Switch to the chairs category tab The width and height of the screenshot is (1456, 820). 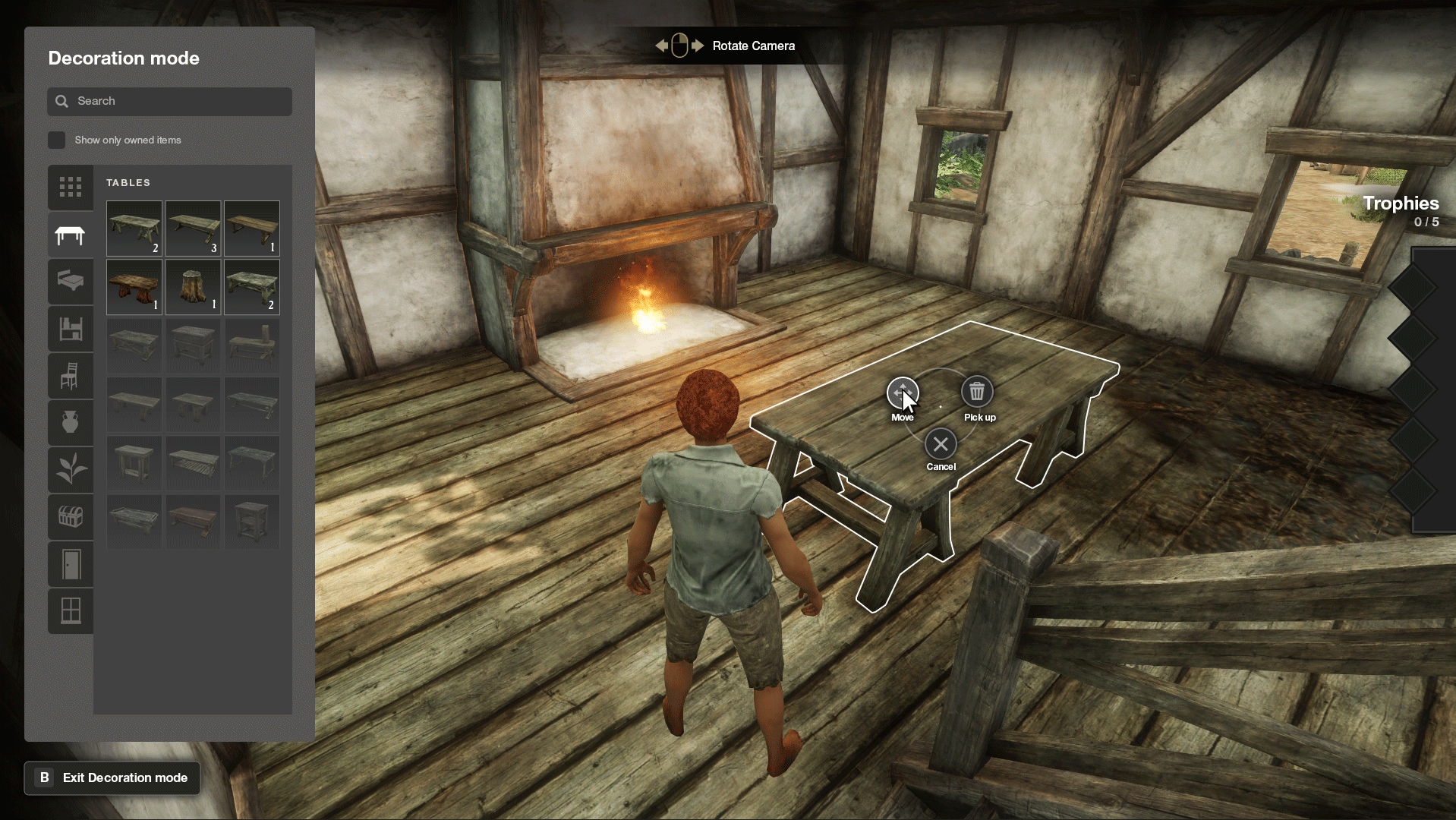tap(71, 376)
